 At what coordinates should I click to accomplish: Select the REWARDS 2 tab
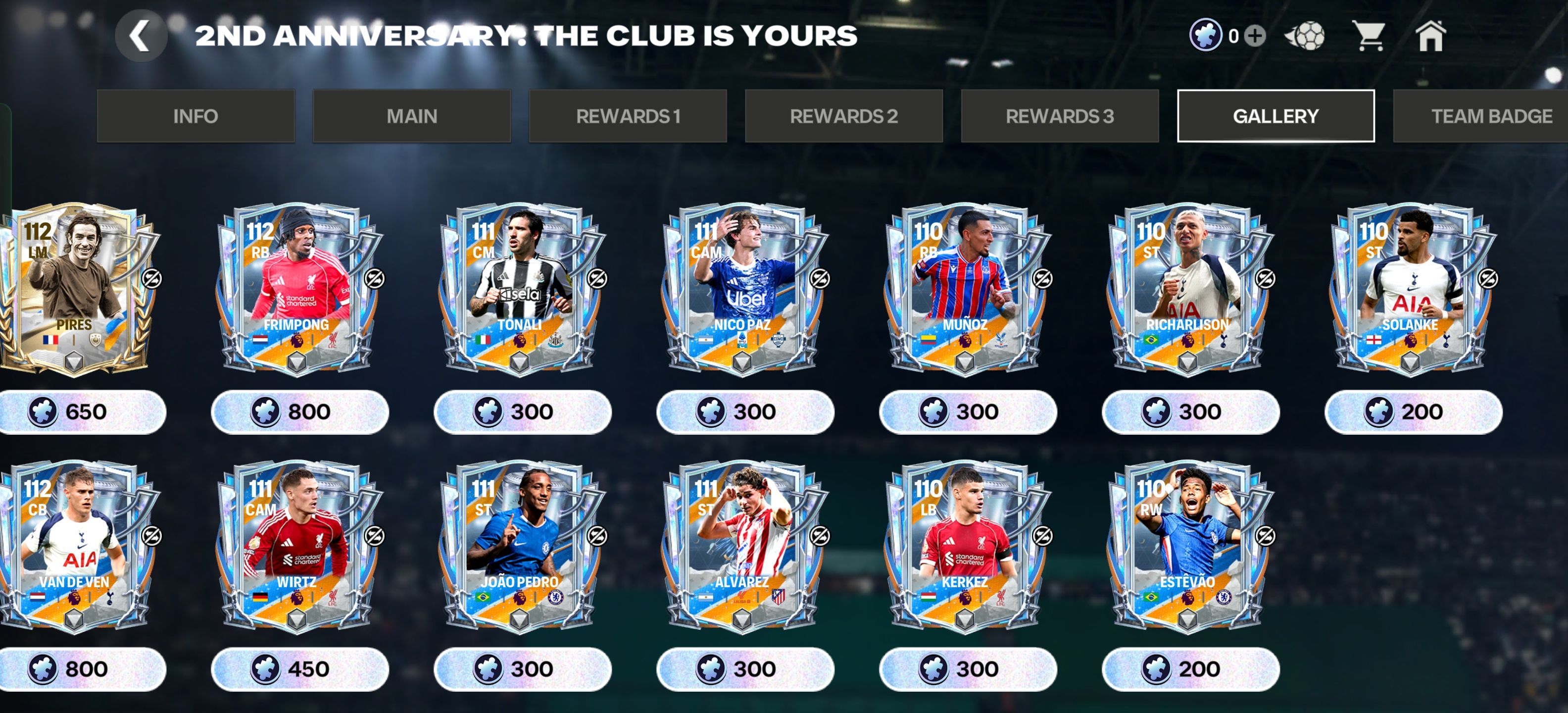[x=844, y=116]
